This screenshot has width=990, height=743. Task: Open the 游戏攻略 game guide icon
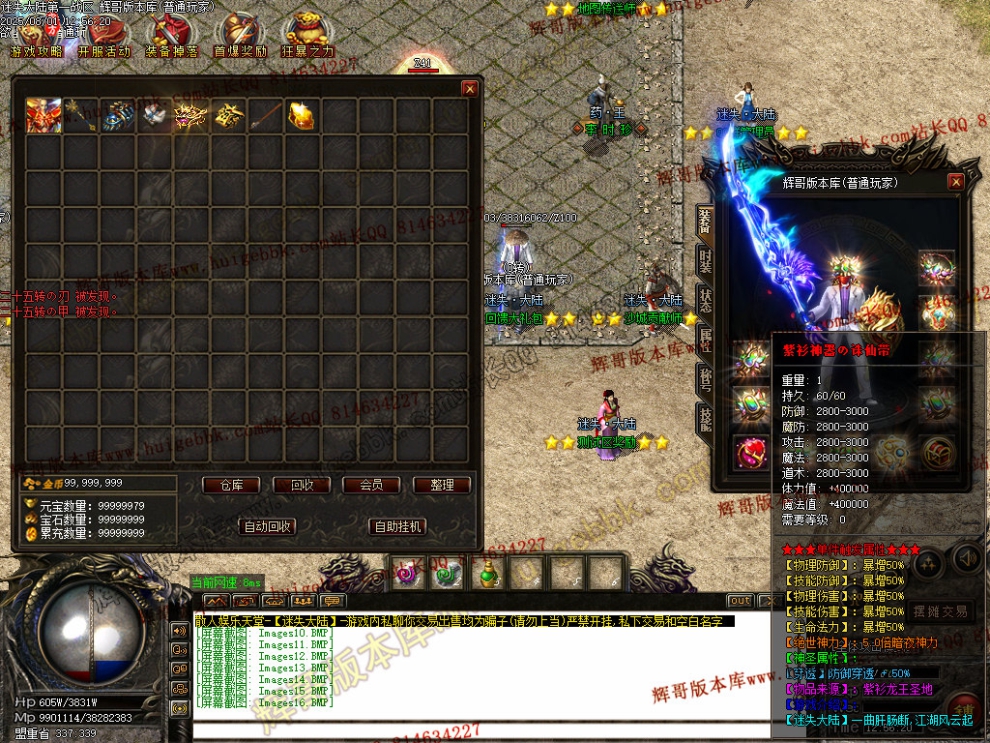(36, 35)
